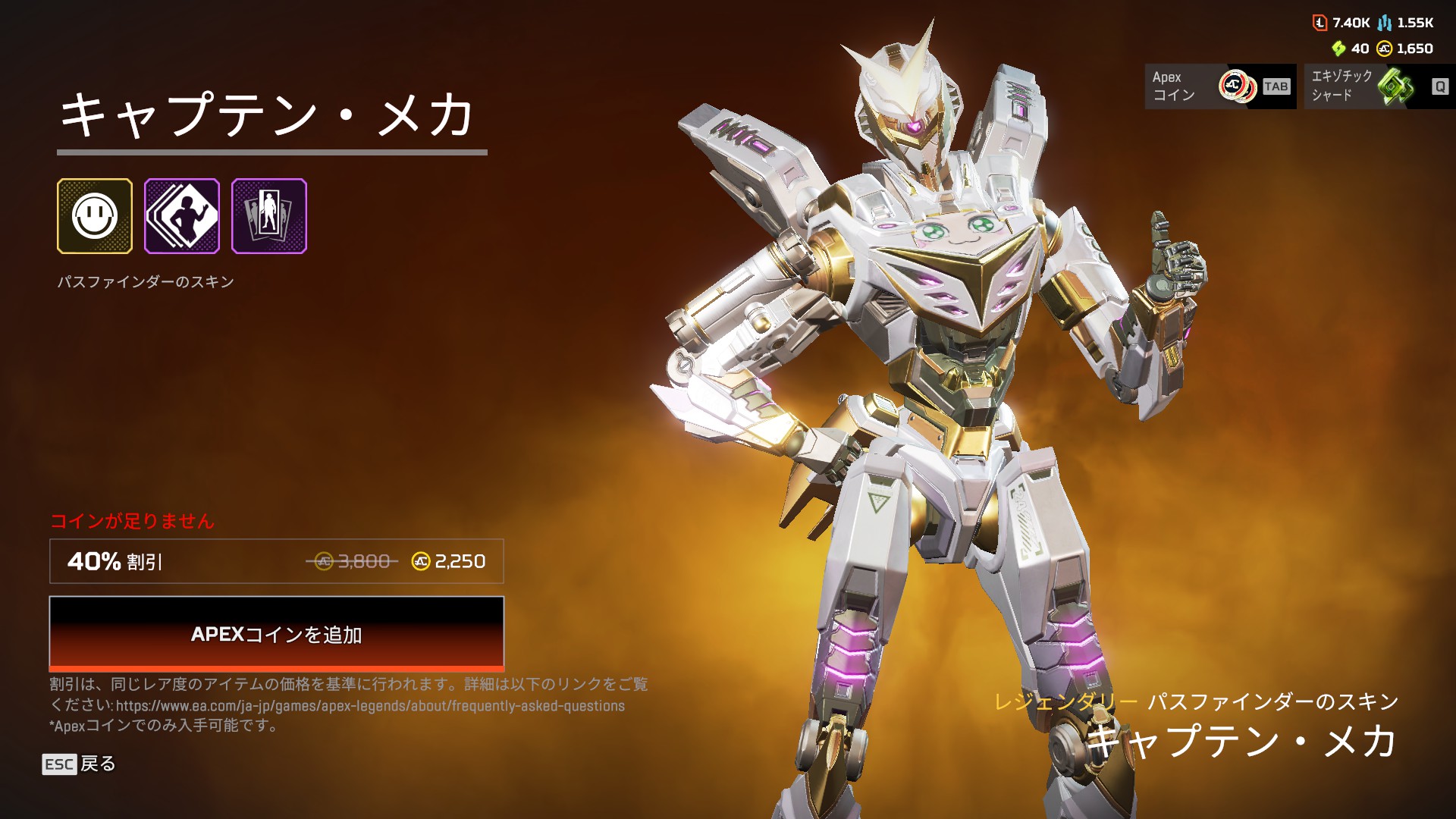Image resolution: width=1456 pixels, height=819 pixels.
Task: Select the smiley face skin icon
Action: pyautogui.click(x=95, y=216)
